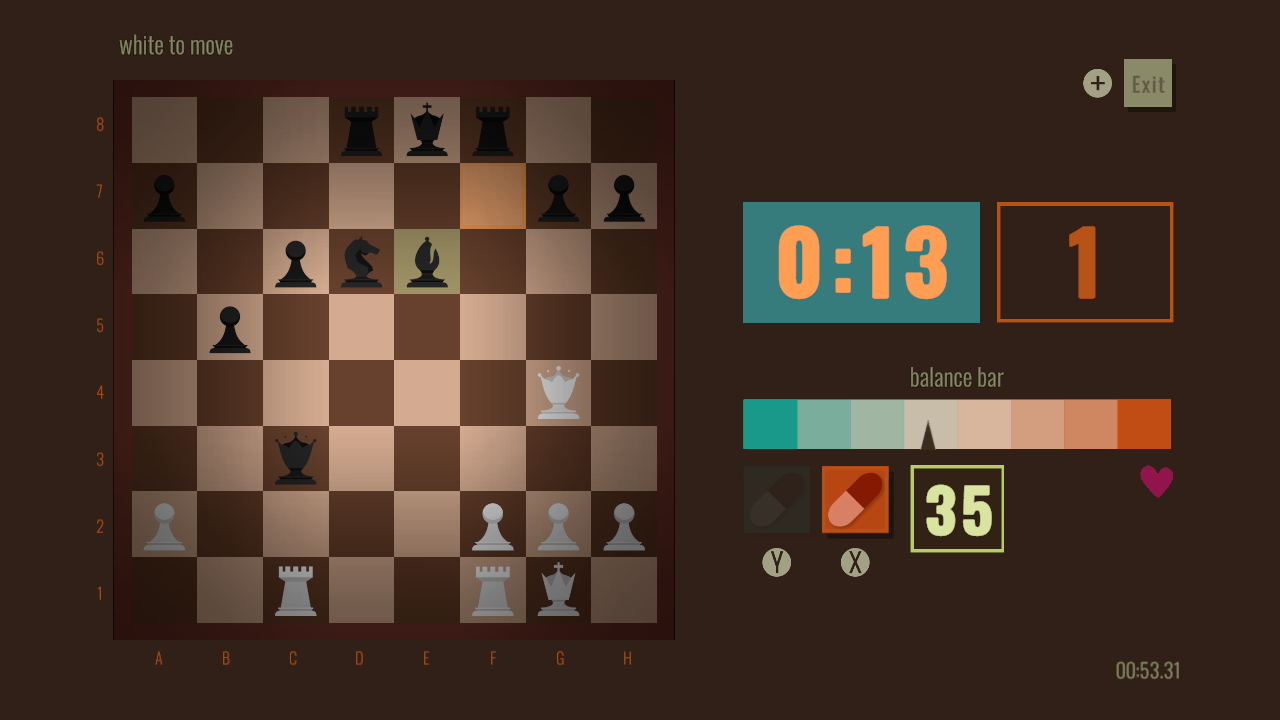Select the white queen on g4
Image resolution: width=1280 pixels, height=720 pixels.
(559, 392)
